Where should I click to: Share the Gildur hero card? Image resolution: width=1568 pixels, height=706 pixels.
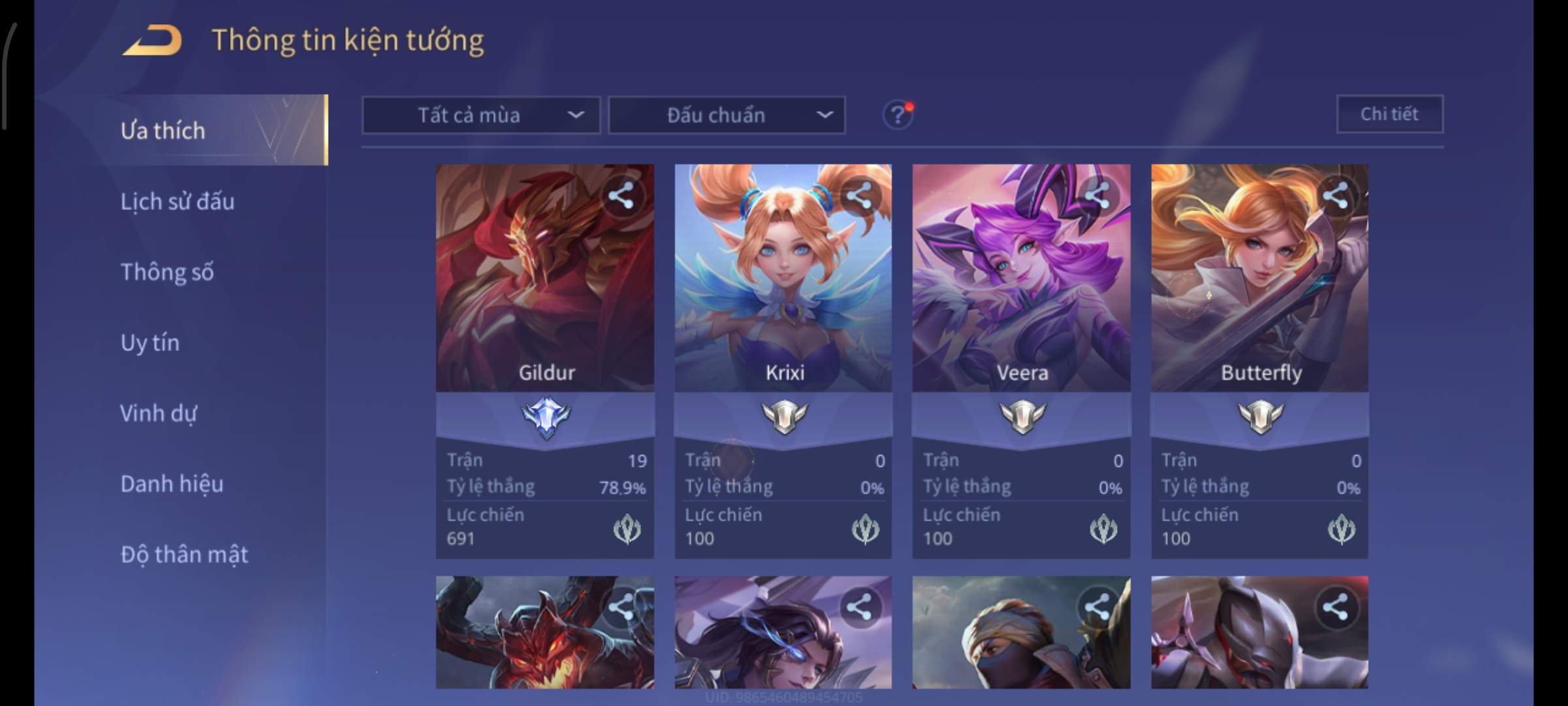(621, 195)
